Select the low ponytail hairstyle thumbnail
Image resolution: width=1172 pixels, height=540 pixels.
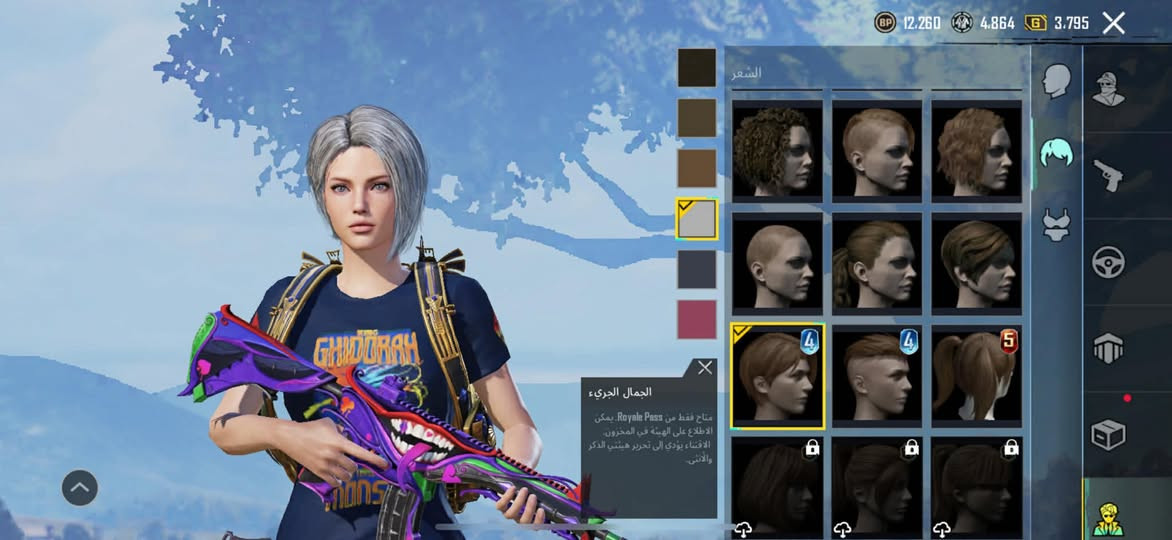coord(876,263)
